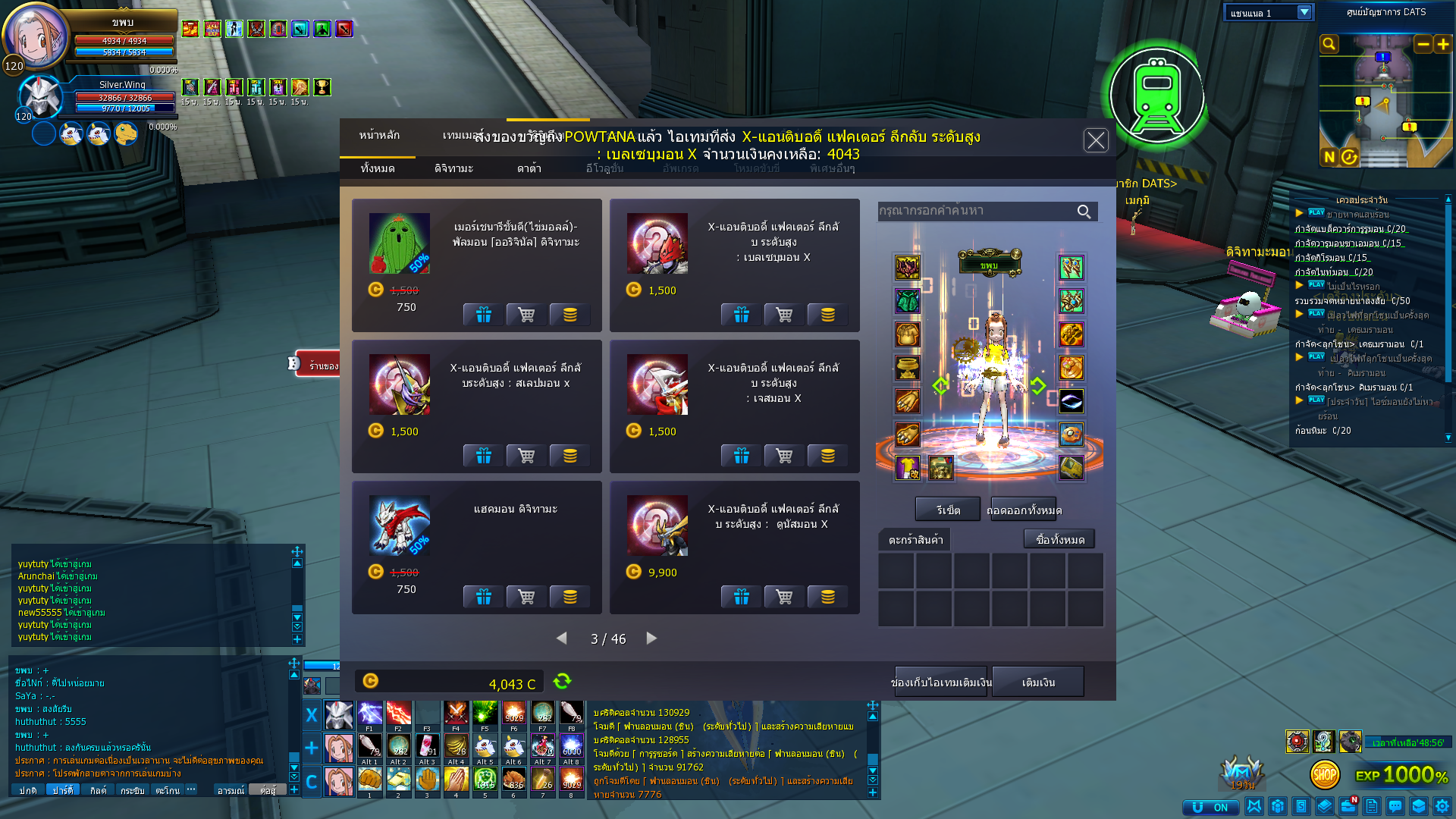
Task: Open the channel selection dropdown
Action: pos(1304,12)
